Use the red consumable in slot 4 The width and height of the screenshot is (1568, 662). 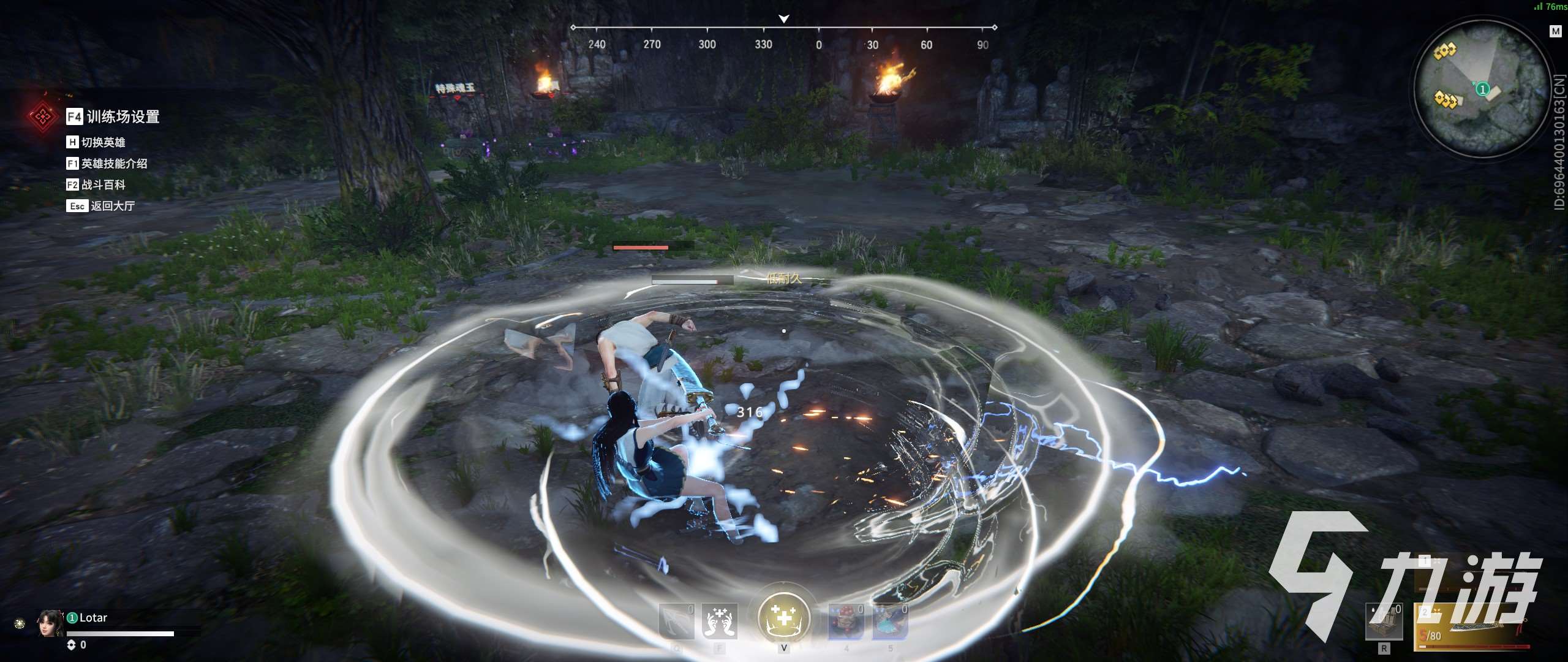(x=846, y=621)
